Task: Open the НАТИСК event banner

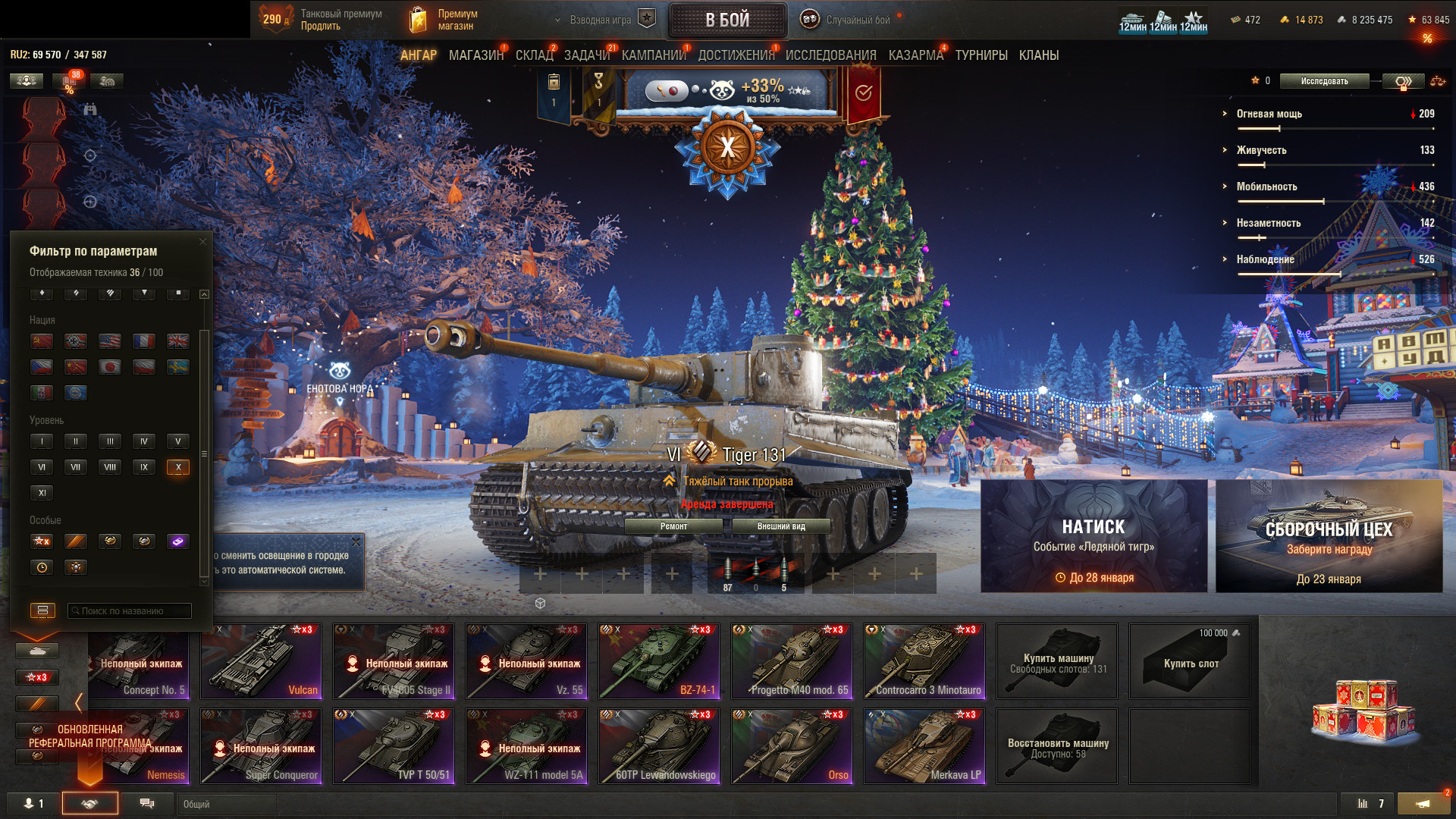Action: 1094,536
